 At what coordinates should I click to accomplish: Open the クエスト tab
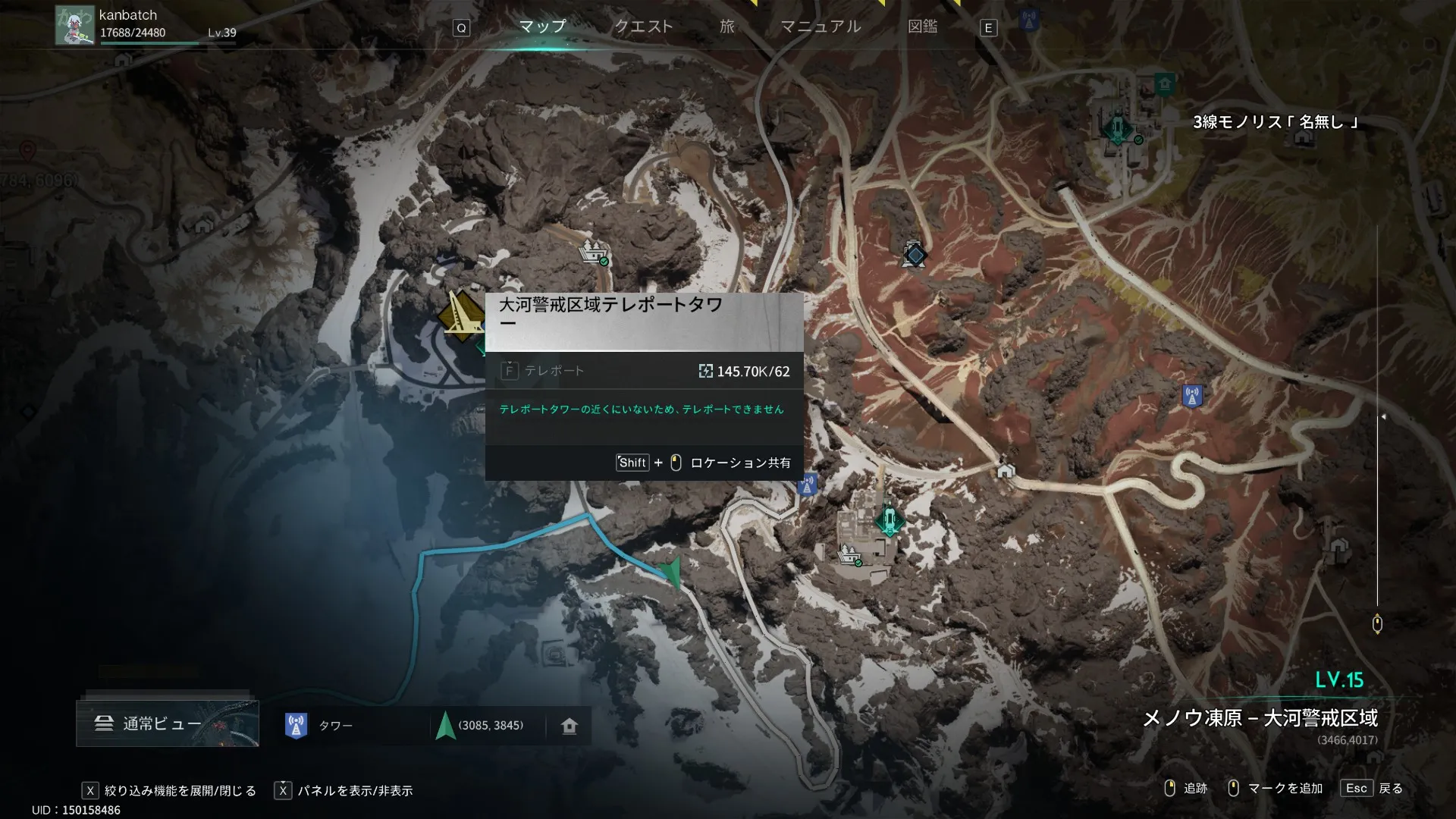click(x=643, y=27)
